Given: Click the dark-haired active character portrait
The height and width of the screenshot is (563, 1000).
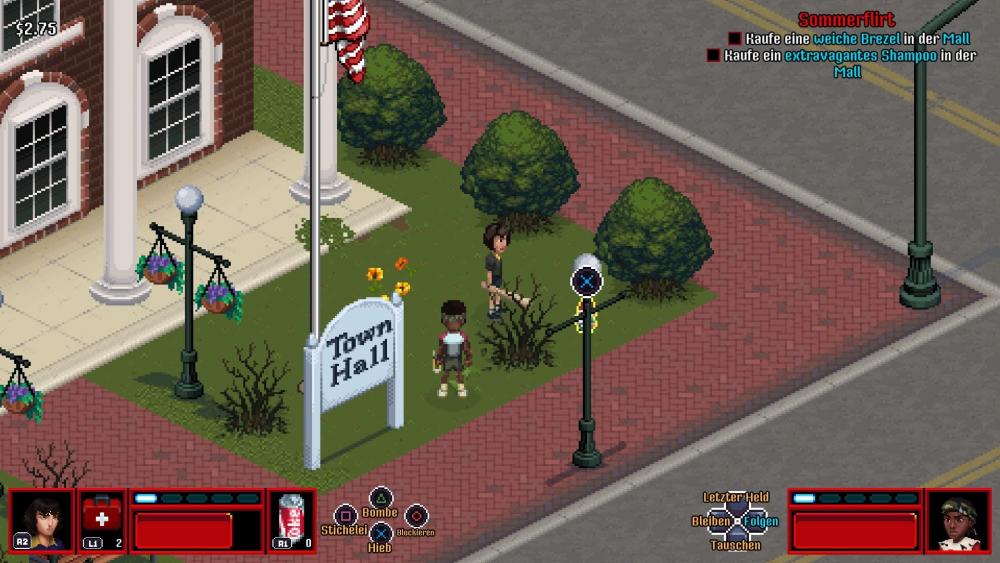Looking at the screenshot, I should point(41,519).
